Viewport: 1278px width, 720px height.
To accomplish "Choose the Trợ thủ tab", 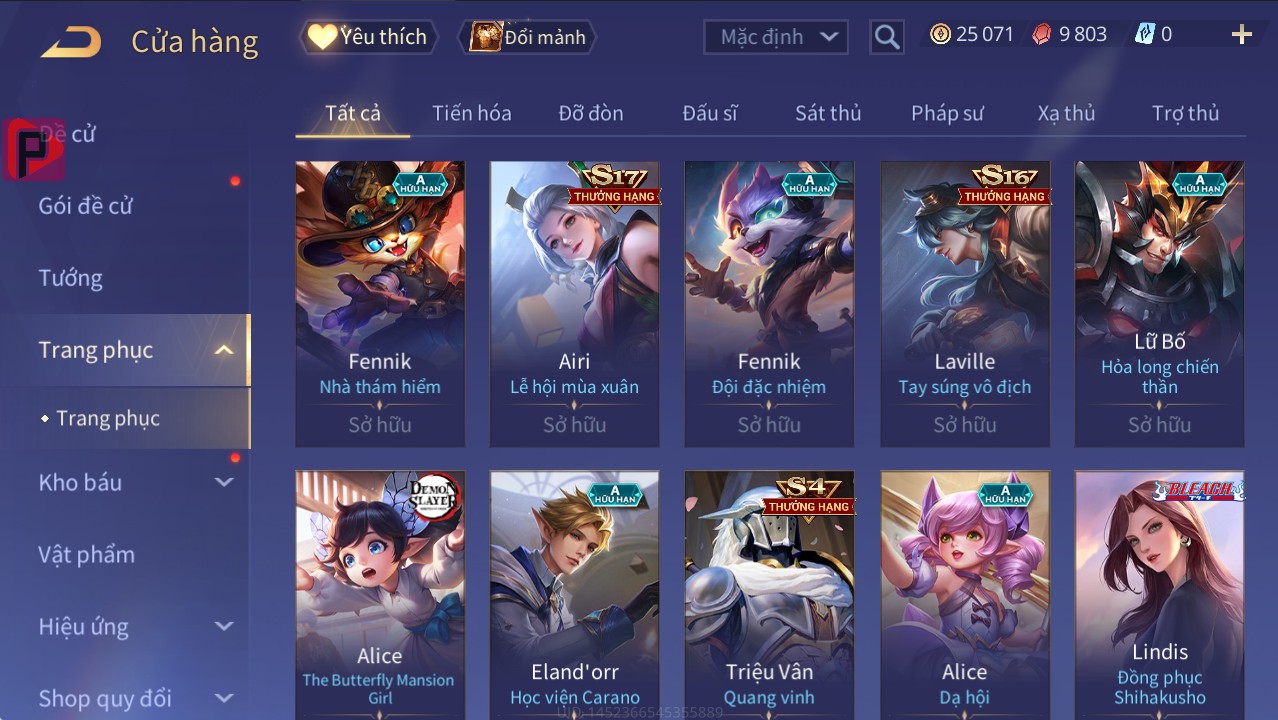I will [1185, 113].
